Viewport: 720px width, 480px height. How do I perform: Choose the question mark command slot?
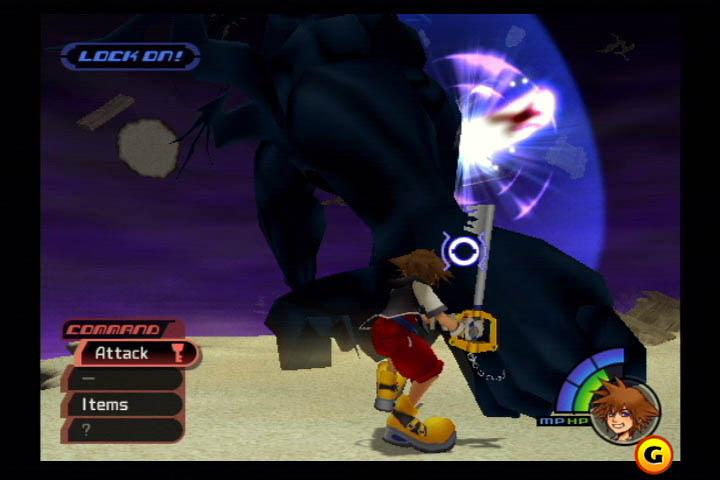120,430
